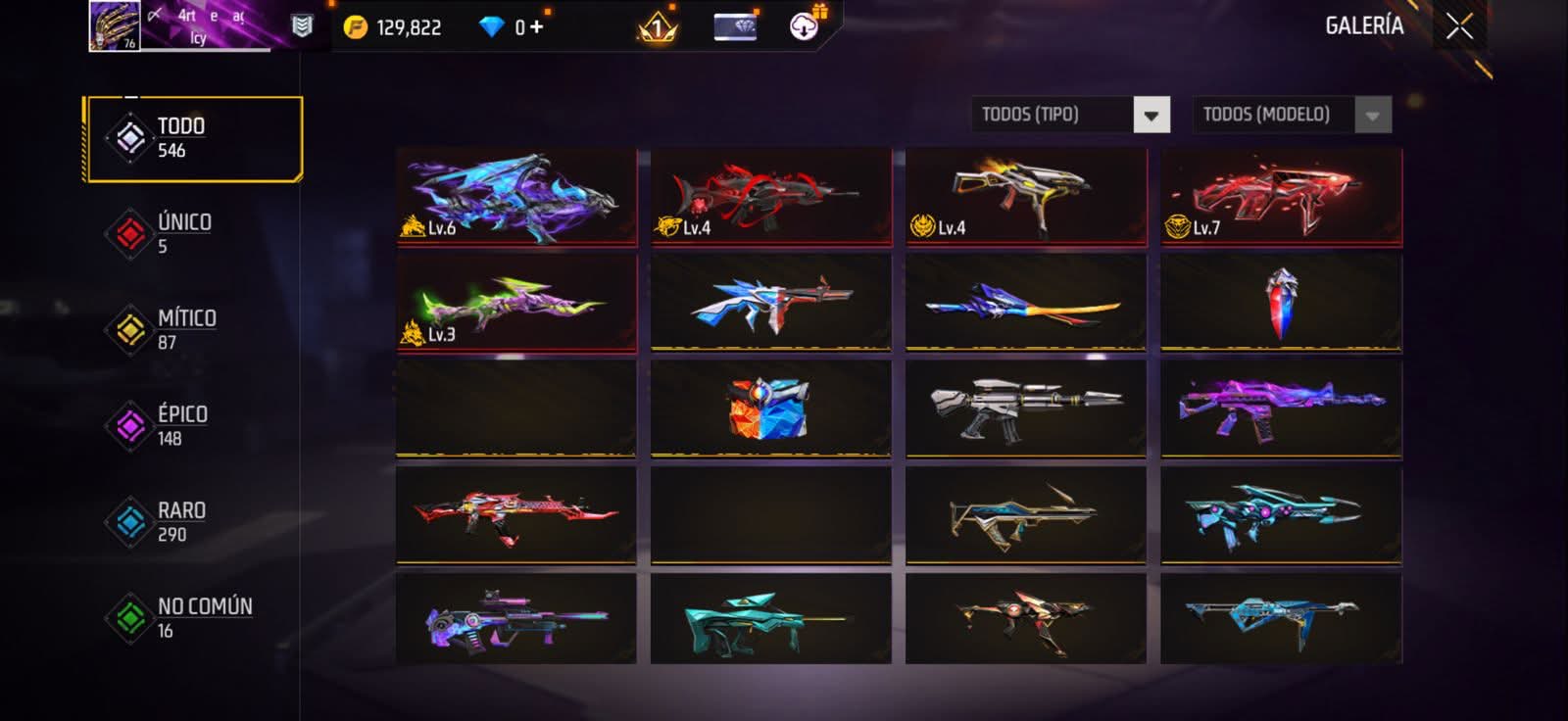Show Mítico rarity skins
This screenshot has height=721, width=1568.
point(186,329)
